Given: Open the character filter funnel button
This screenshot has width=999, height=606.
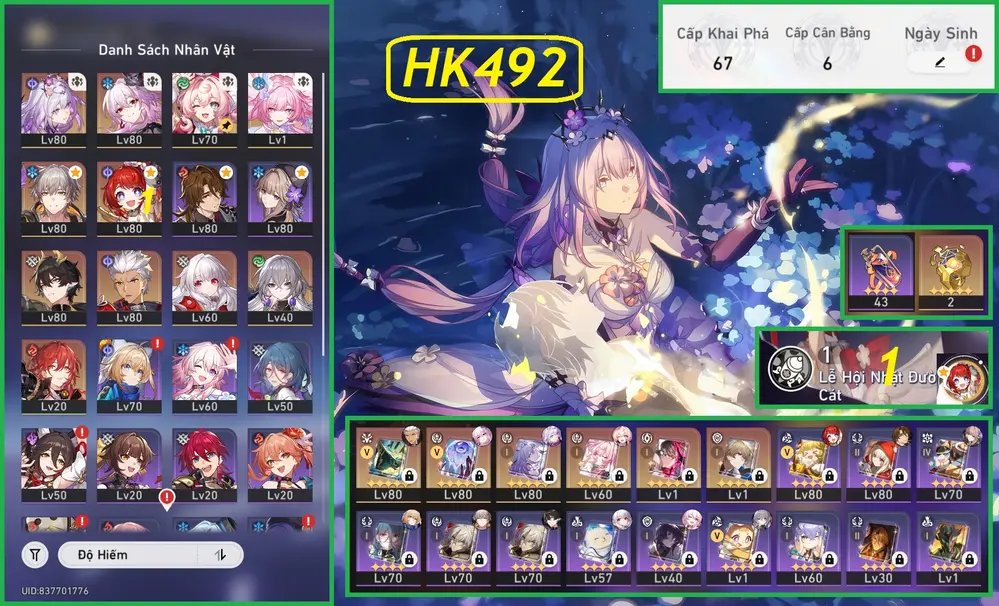Looking at the screenshot, I should pos(35,555).
